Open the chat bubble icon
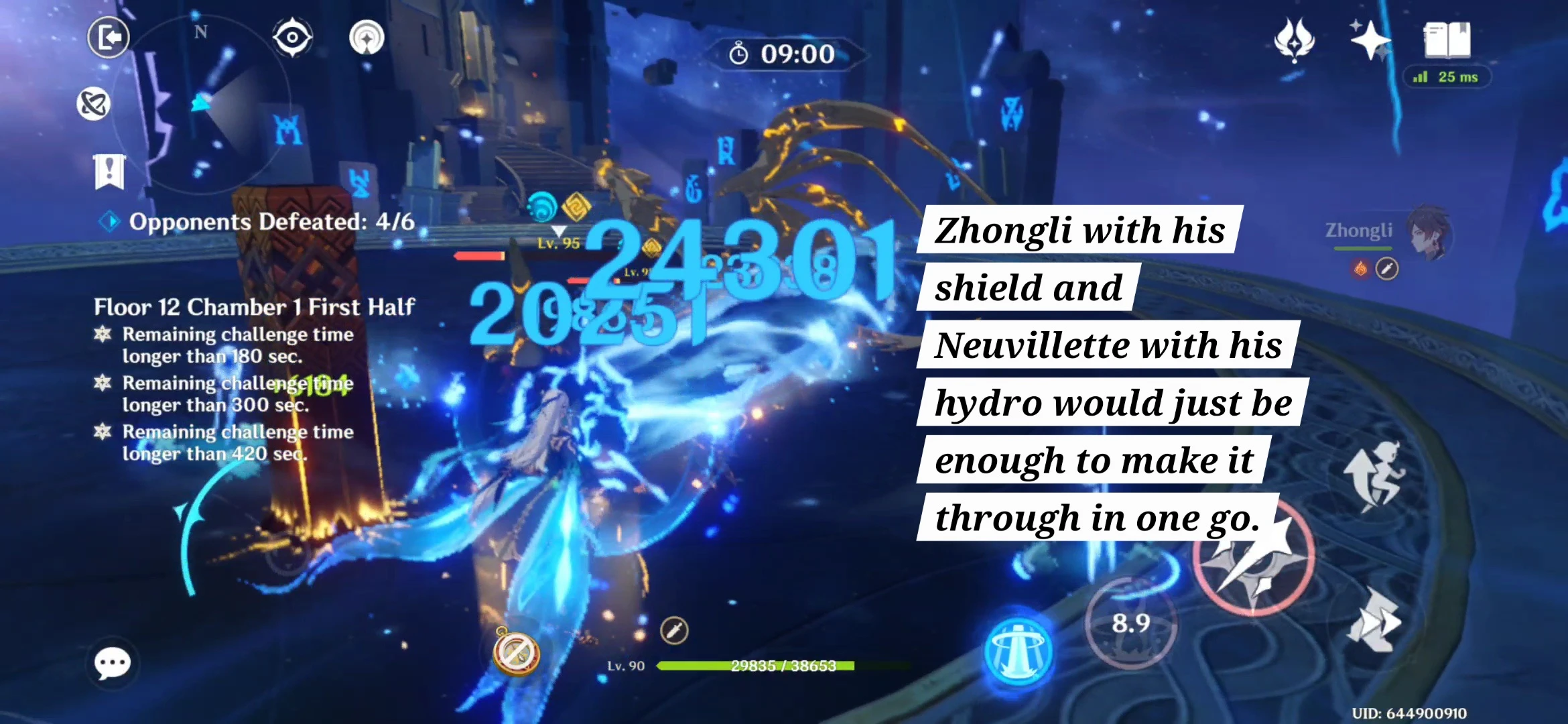The height and width of the screenshot is (724, 1568). coord(112,662)
